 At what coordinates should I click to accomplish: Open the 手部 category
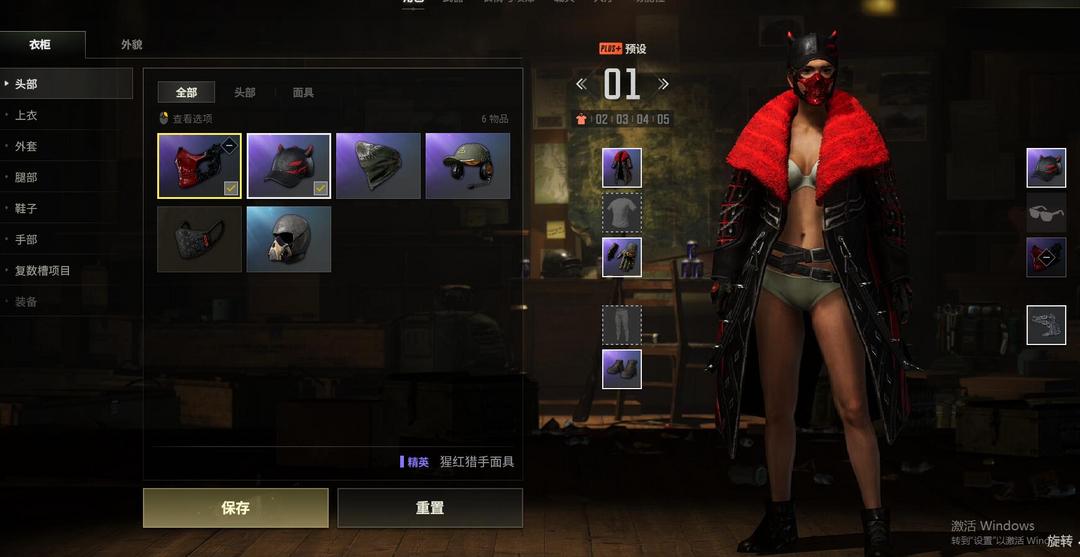(x=26, y=239)
